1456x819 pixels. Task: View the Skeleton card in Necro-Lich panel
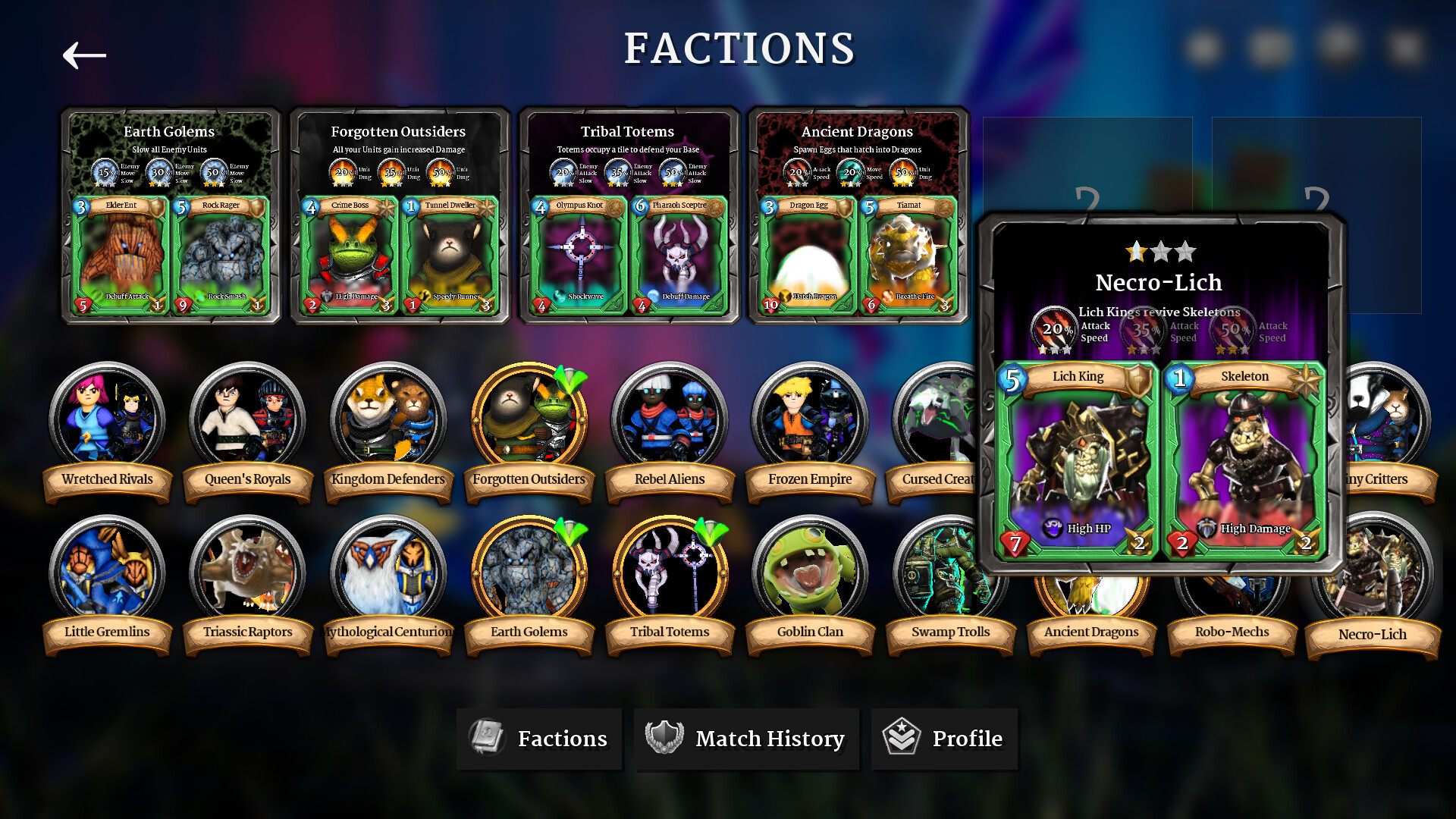(x=1244, y=455)
